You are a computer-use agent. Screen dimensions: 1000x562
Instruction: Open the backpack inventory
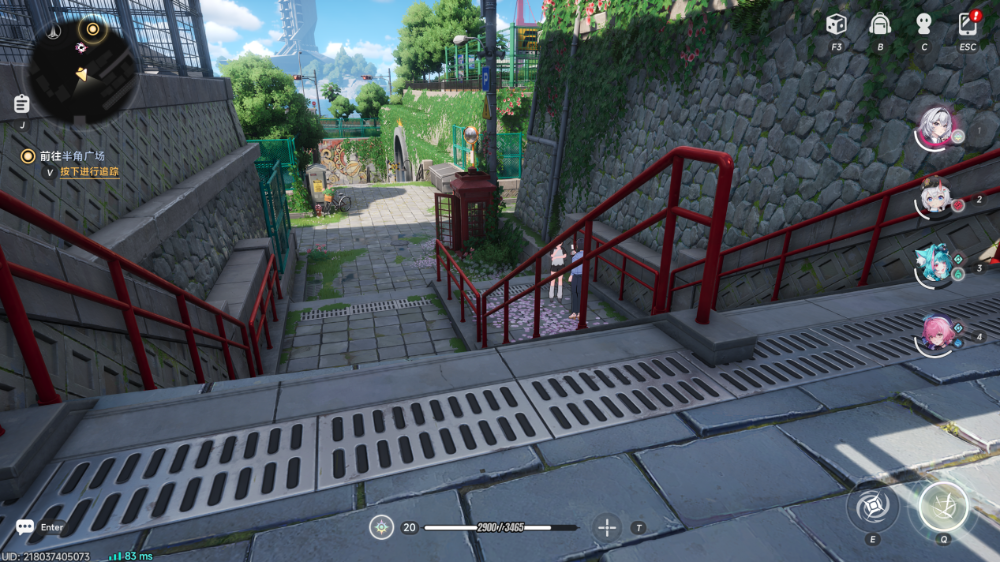click(x=880, y=24)
